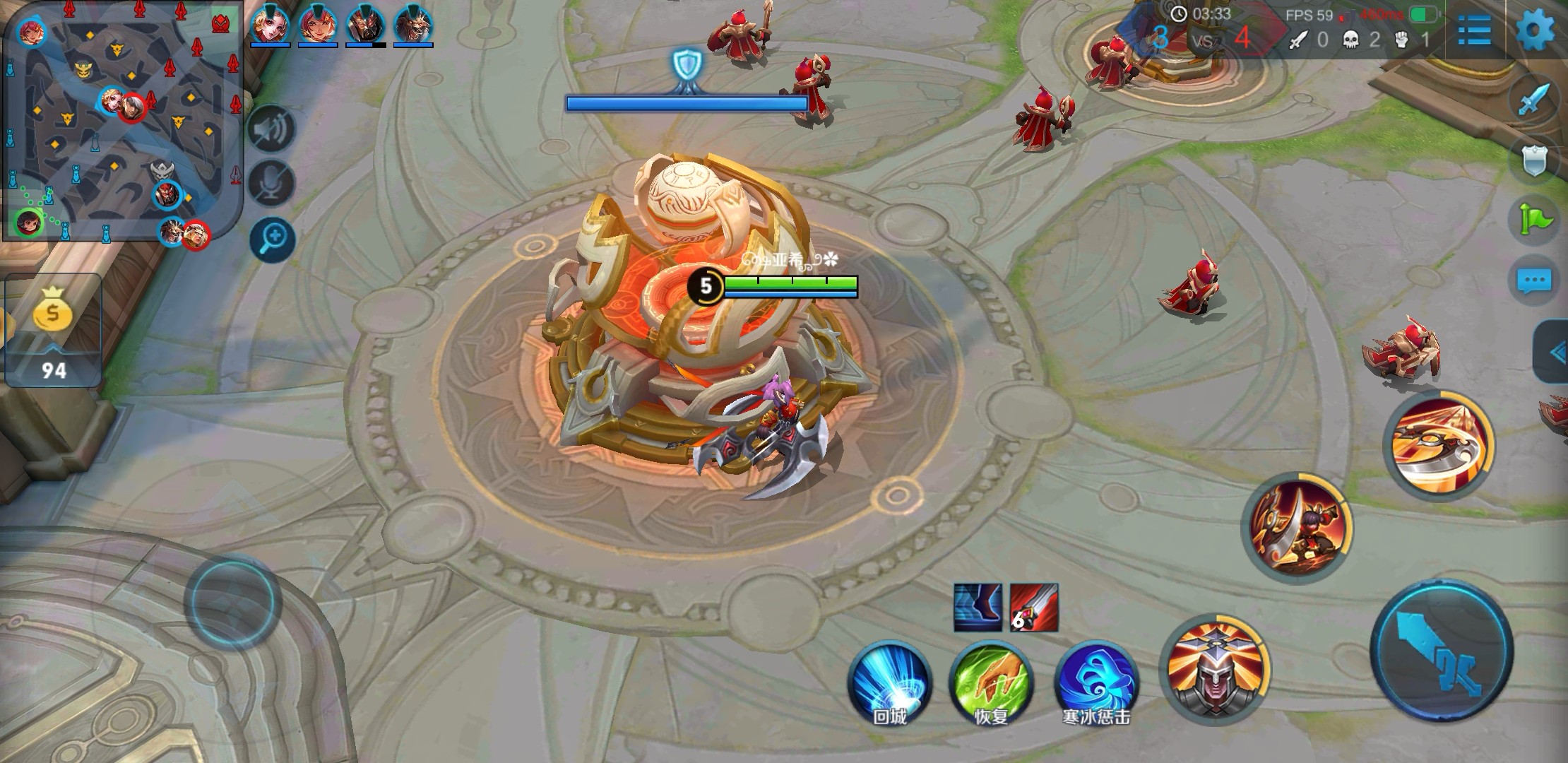This screenshot has height=763, width=1568.
Task: Open the gold shop with 94 coins
Action: [x=52, y=329]
